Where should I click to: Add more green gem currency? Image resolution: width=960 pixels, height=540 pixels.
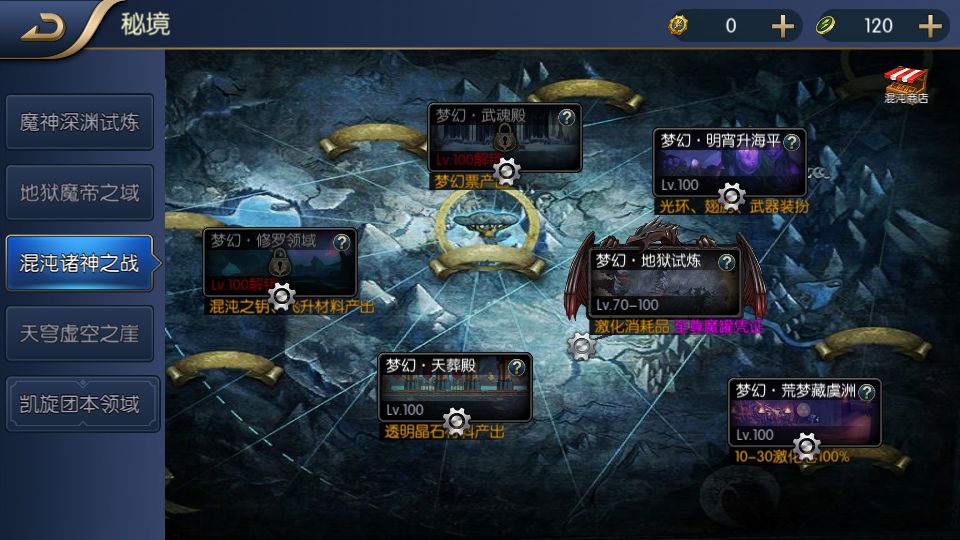click(930, 26)
